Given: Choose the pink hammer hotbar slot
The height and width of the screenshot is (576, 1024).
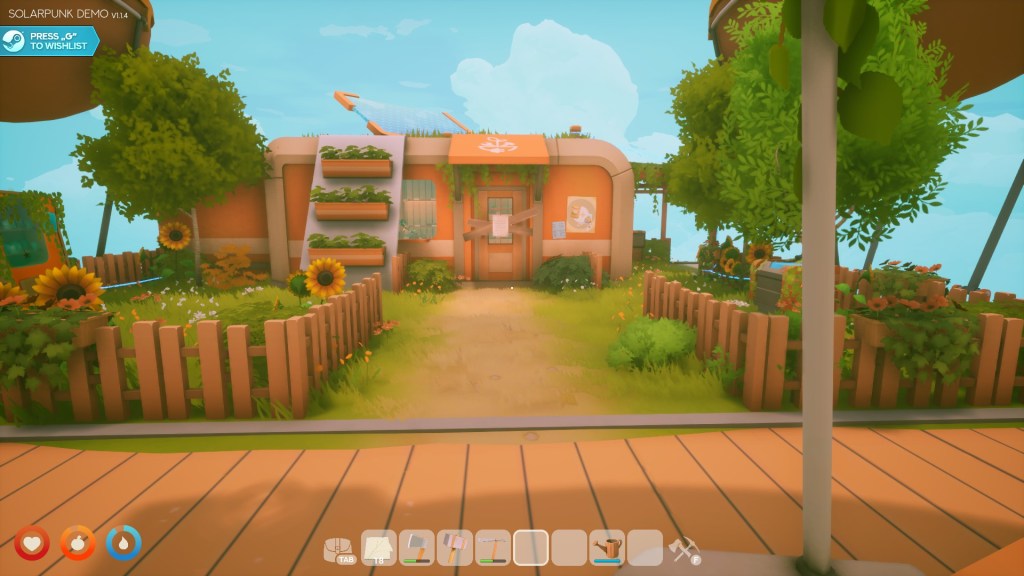Looking at the screenshot, I should 455,547.
